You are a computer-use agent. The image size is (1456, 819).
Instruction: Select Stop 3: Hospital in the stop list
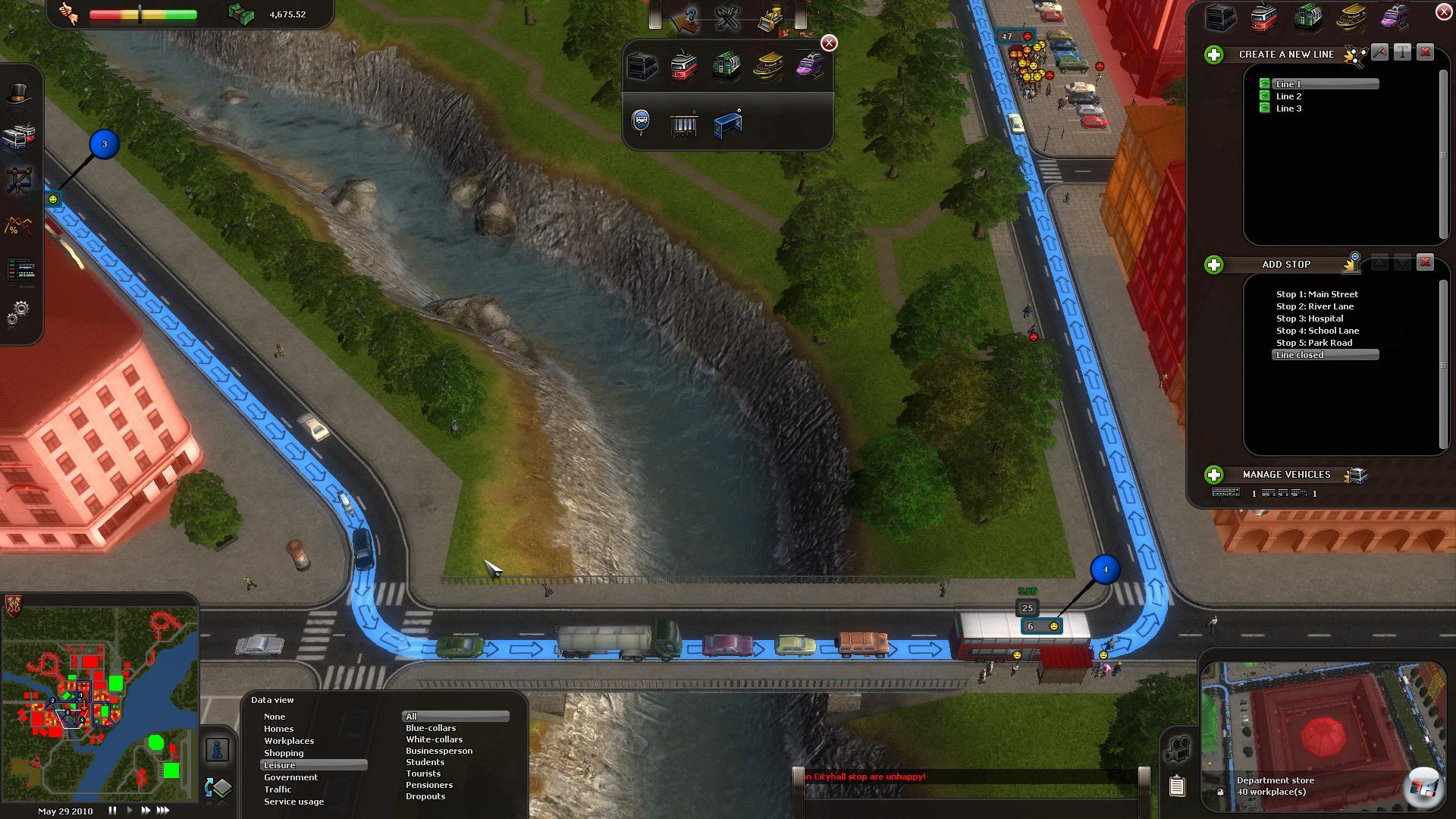(1309, 318)
